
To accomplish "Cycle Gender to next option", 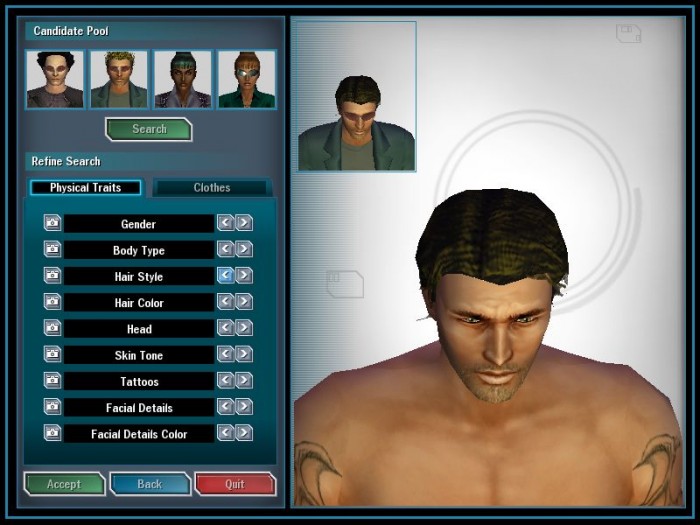I will [x=244, y=223].
